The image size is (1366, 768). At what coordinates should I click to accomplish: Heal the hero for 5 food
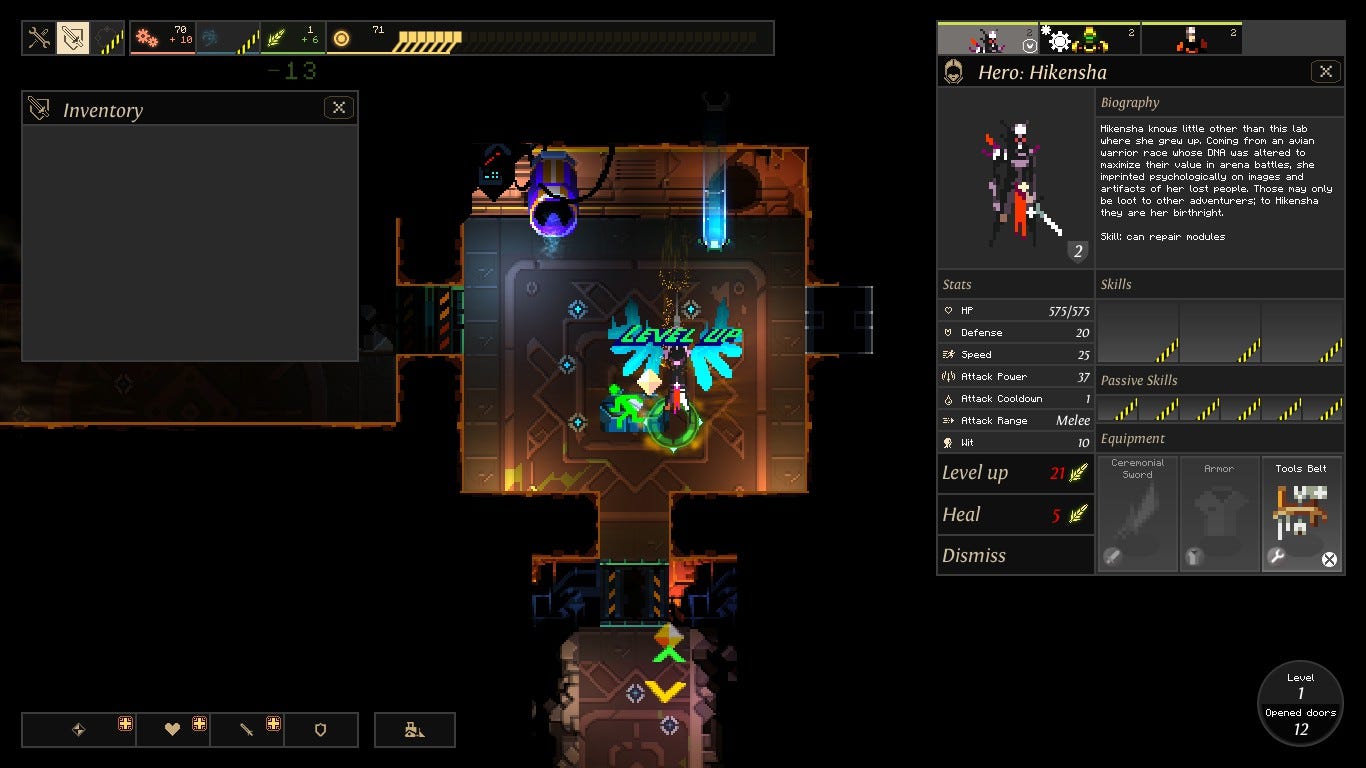point(1015,514)
